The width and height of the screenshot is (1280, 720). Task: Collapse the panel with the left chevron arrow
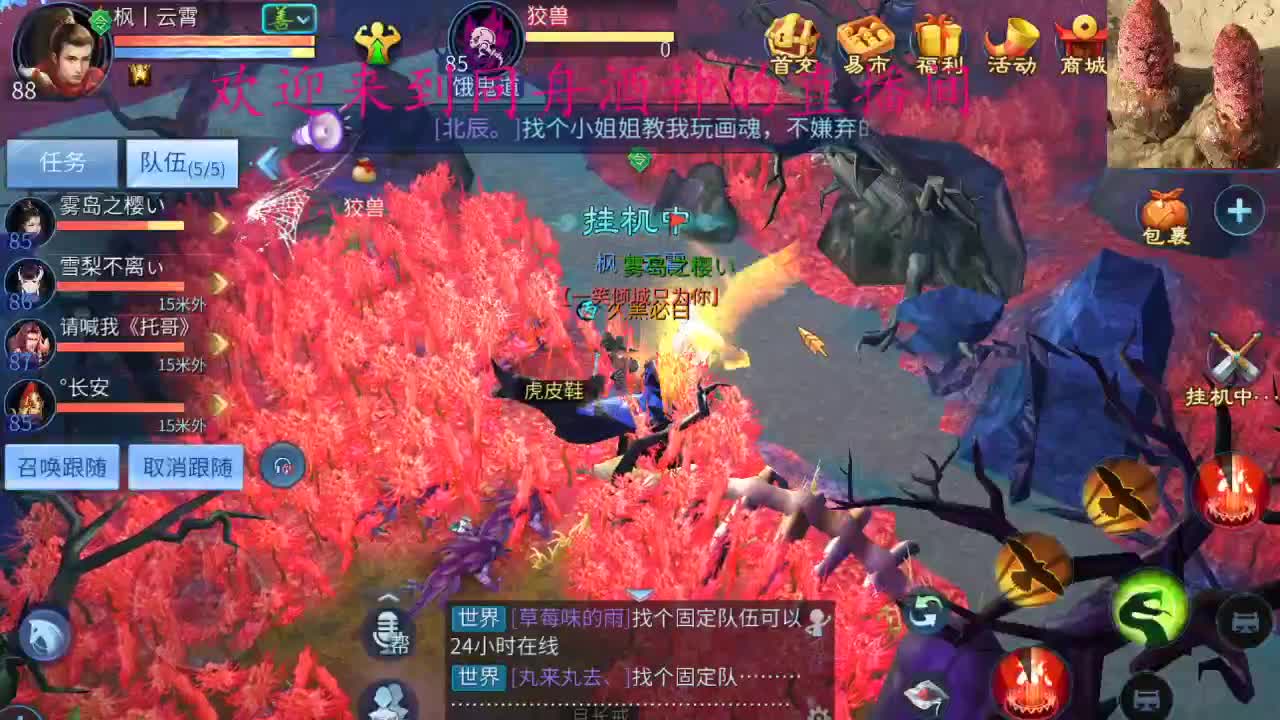point(266,162)
